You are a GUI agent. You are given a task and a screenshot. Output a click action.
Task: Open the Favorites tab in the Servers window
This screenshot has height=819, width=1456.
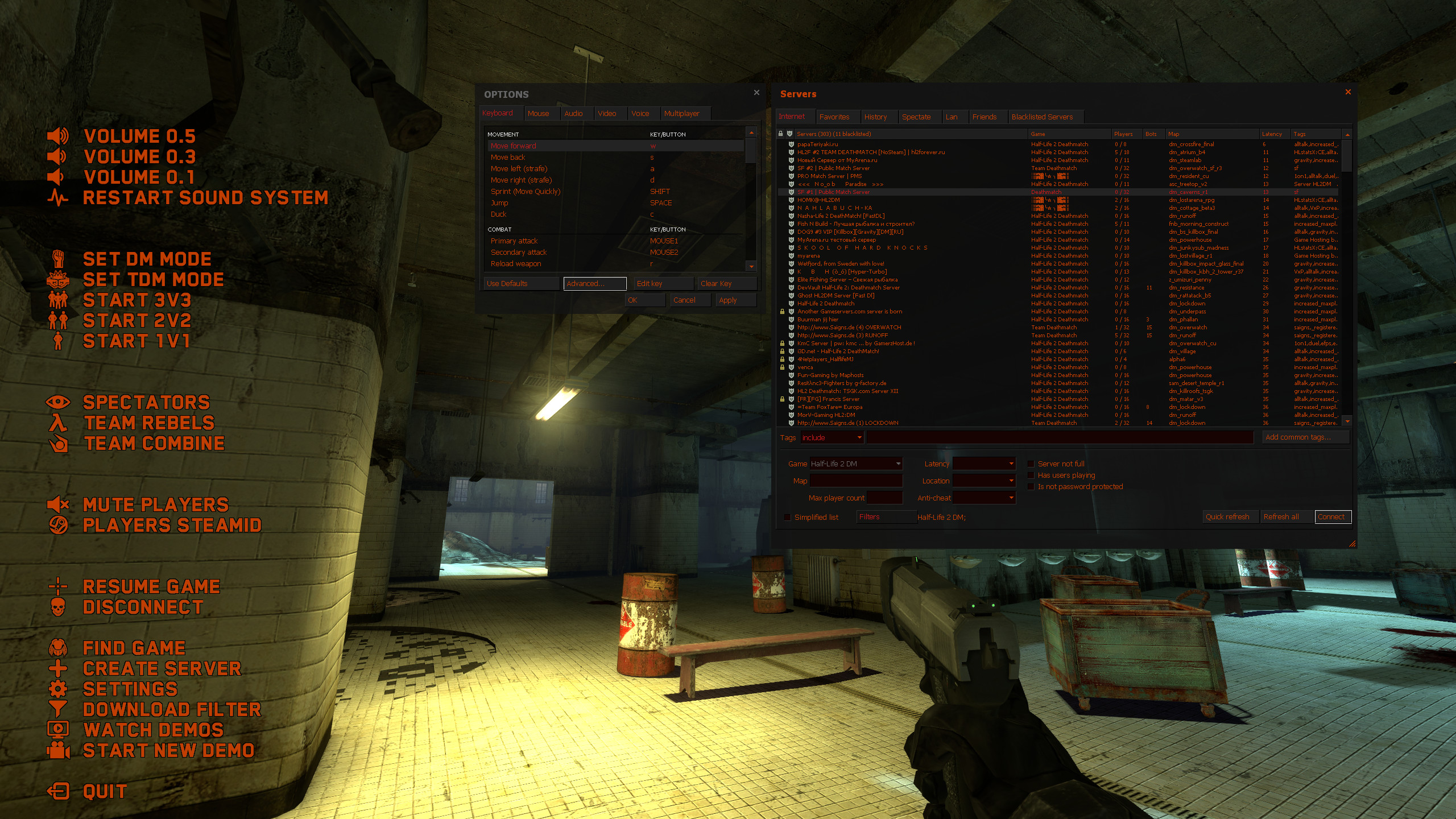835,117
